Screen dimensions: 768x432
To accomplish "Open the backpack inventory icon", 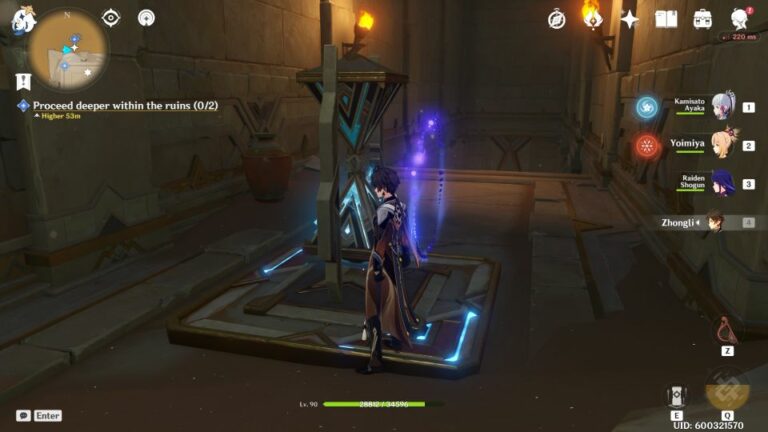I will (x=703, y=19).
